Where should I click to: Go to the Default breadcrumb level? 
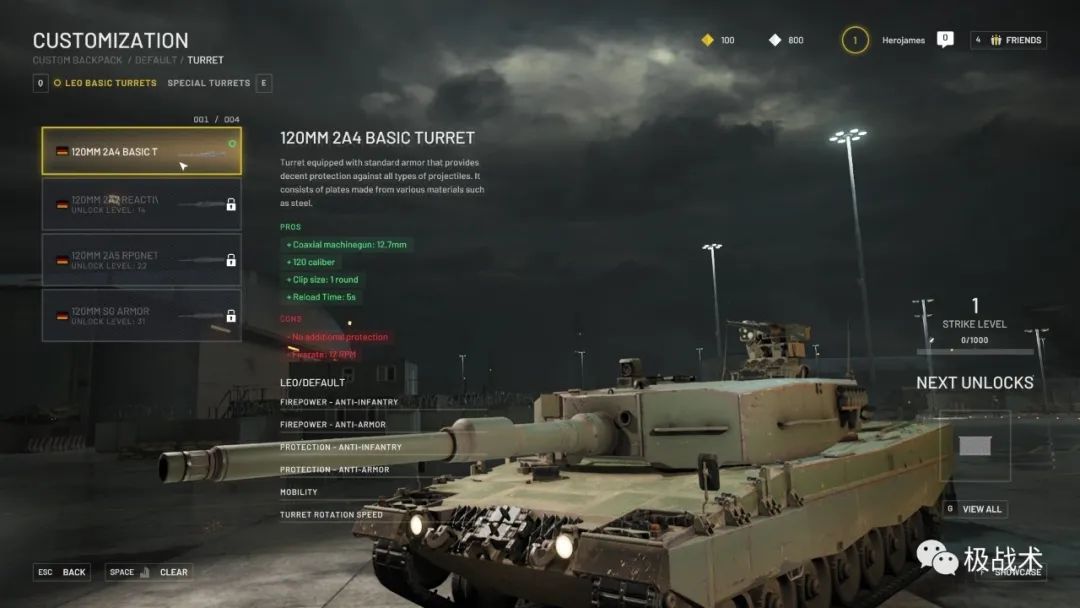point(156,60)
